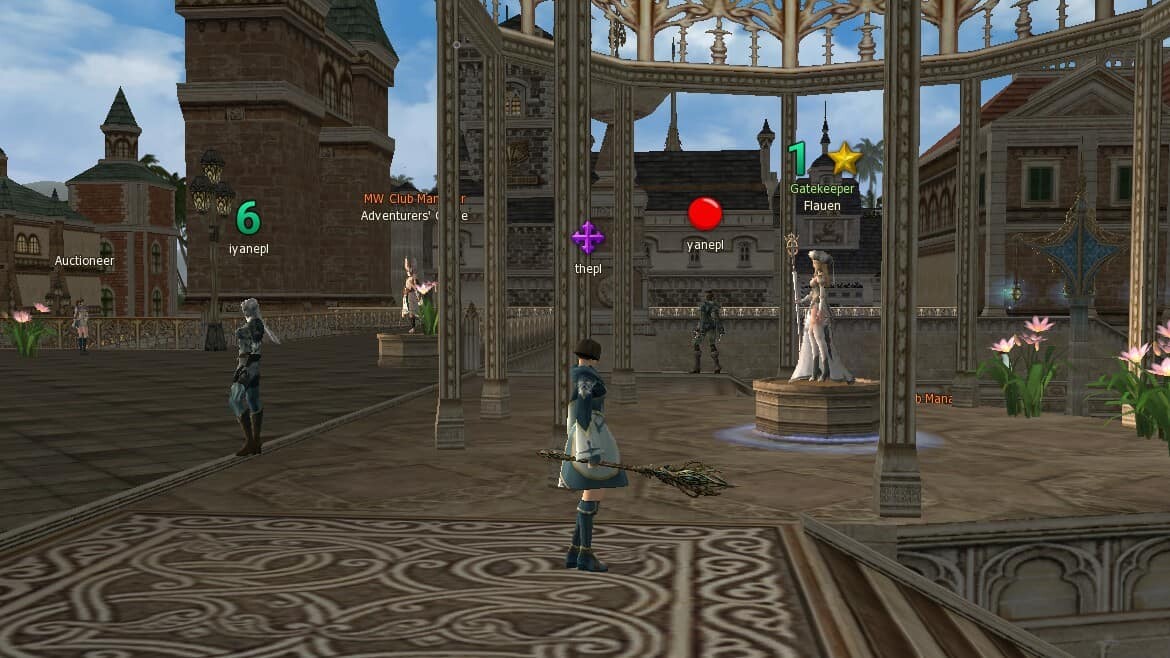Select the purple cross marker above thepl
The image size is (1170, 658).
click(587, 238)
